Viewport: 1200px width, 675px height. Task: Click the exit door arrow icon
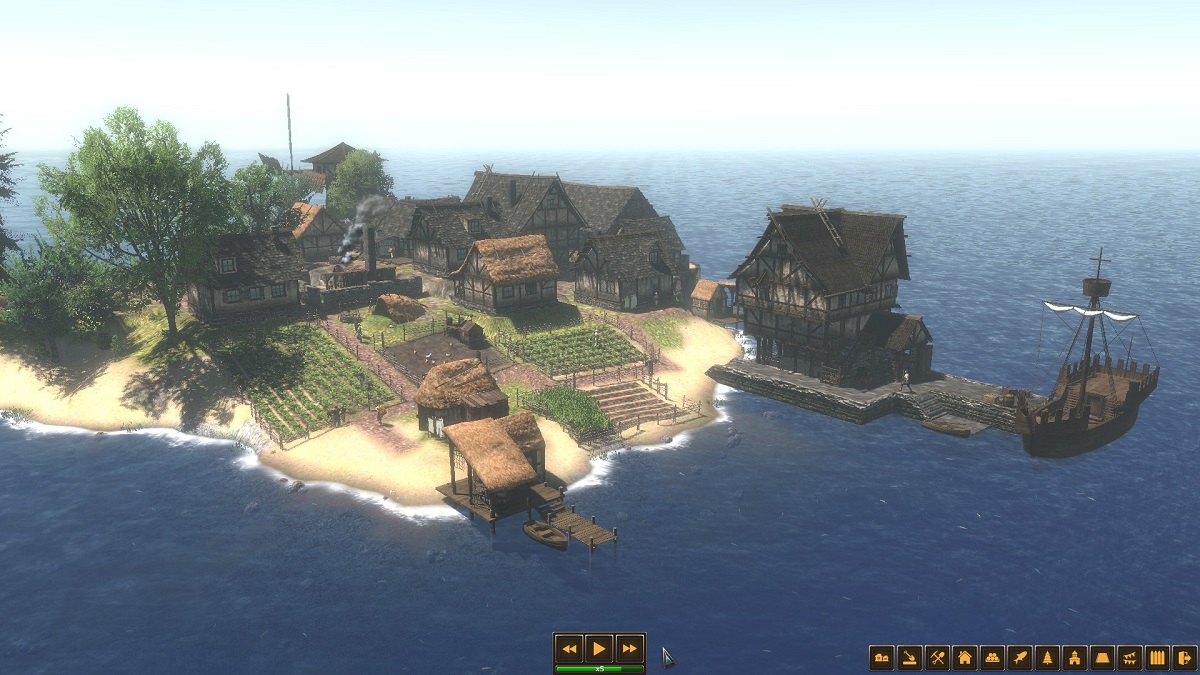[x=1184, y=657]
